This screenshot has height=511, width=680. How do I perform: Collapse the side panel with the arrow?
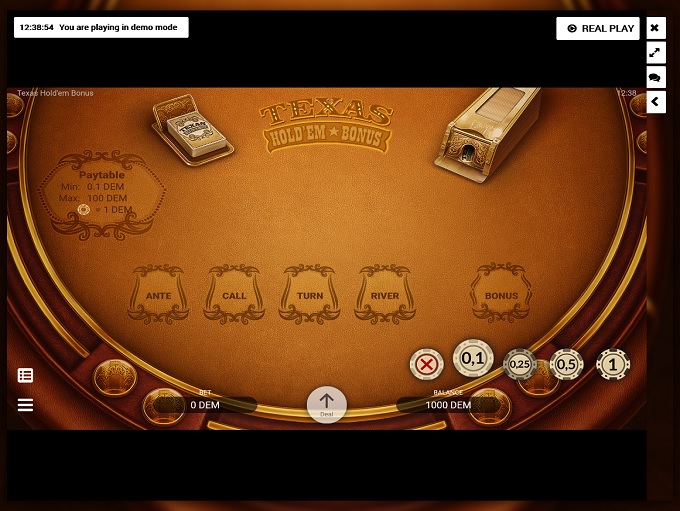point(656,101)
